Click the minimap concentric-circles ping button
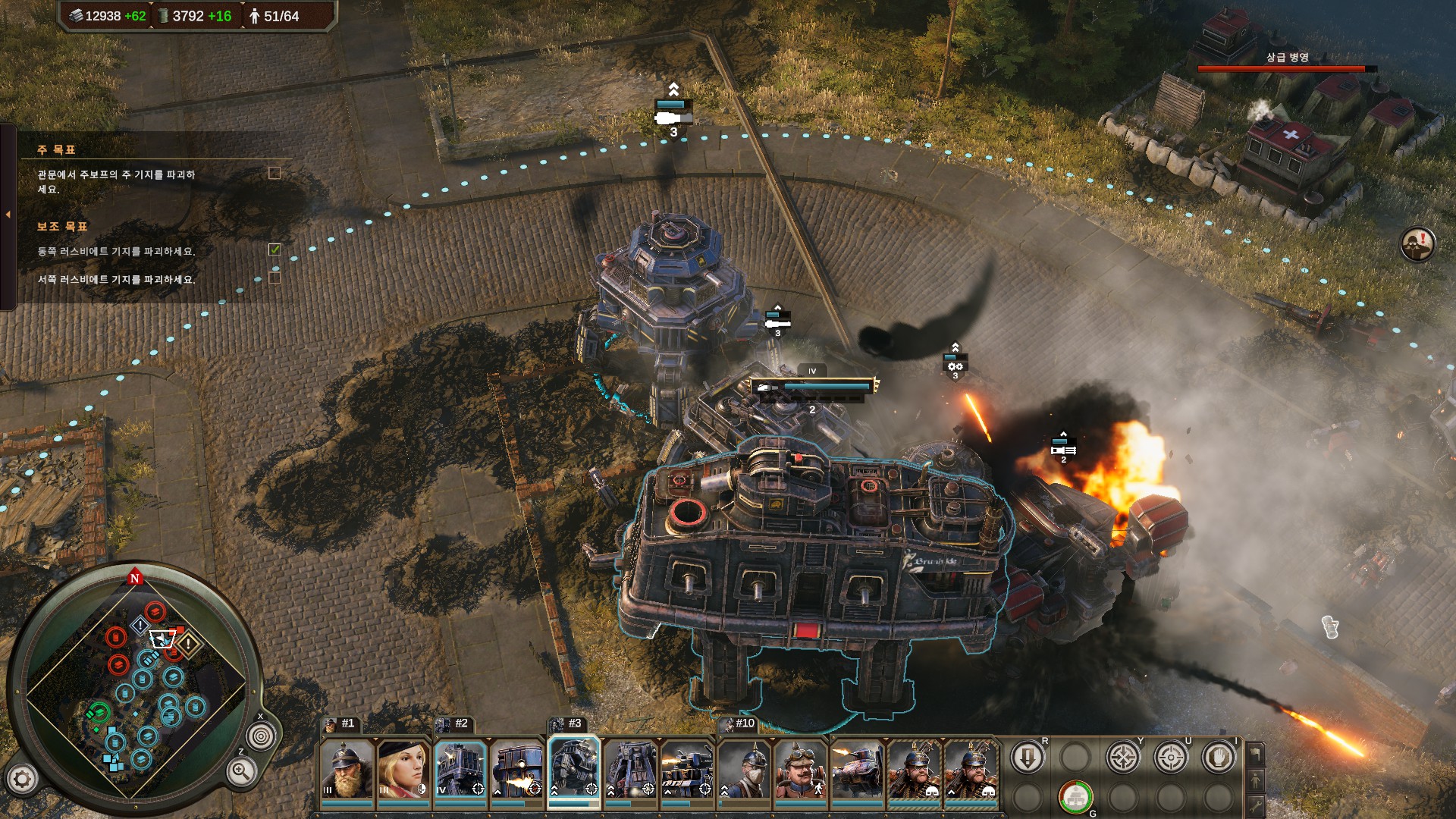Screen dimensions: 1456x819 (261, 736)
